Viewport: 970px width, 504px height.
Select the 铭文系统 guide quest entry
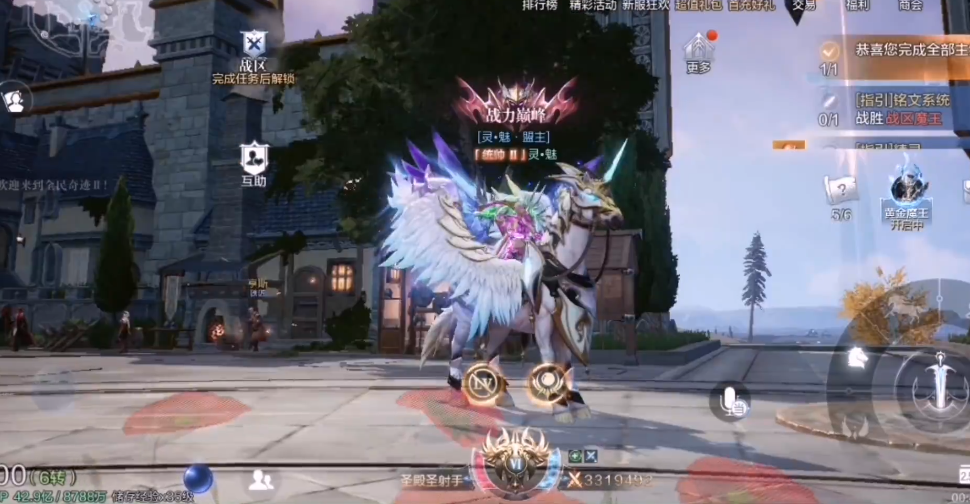(900, 108)
